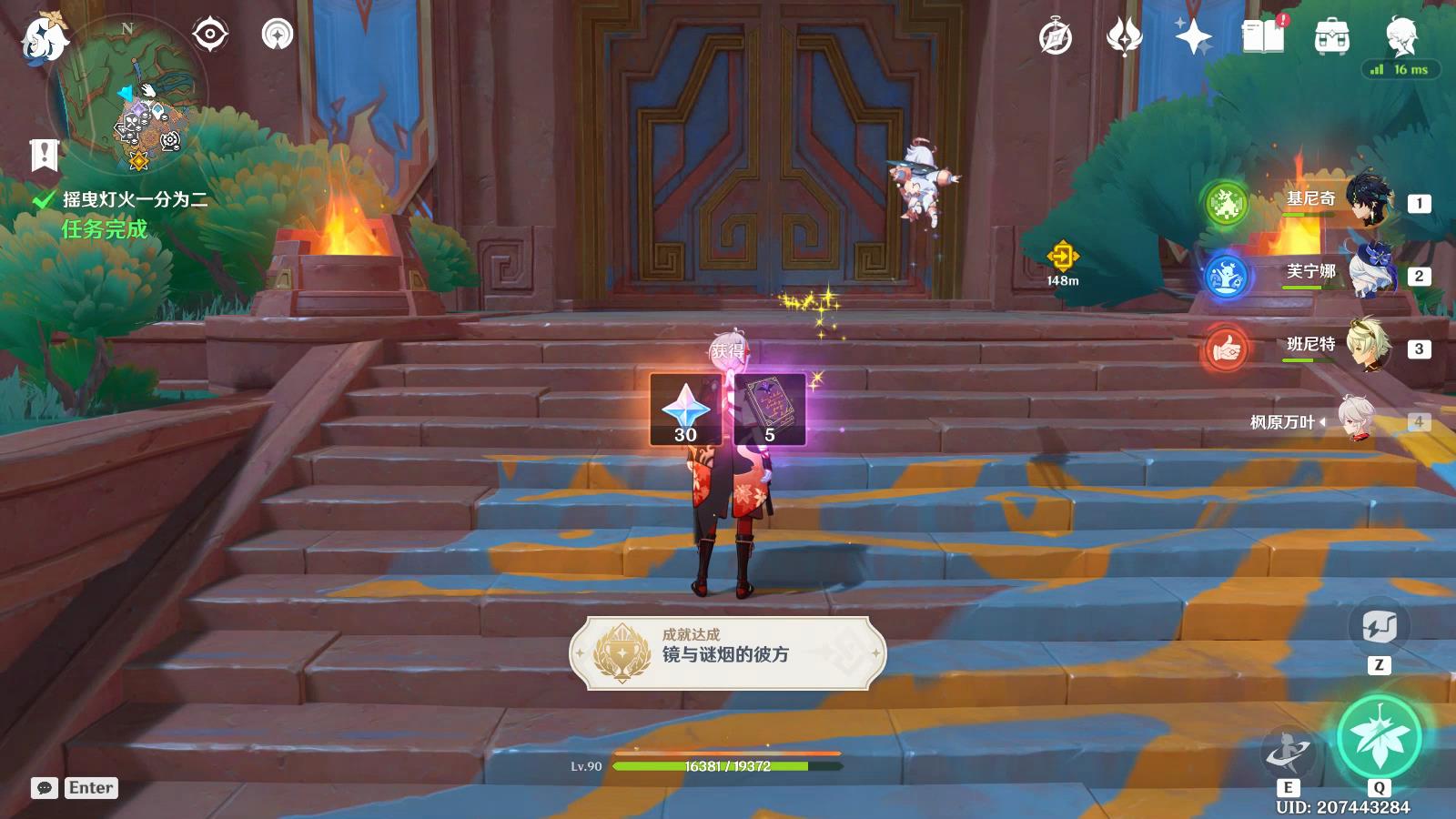Select the 摇曳灯火一分为二 quest tracker
The width and height of the screenshot is (1456, 819).
click(135, 199)
